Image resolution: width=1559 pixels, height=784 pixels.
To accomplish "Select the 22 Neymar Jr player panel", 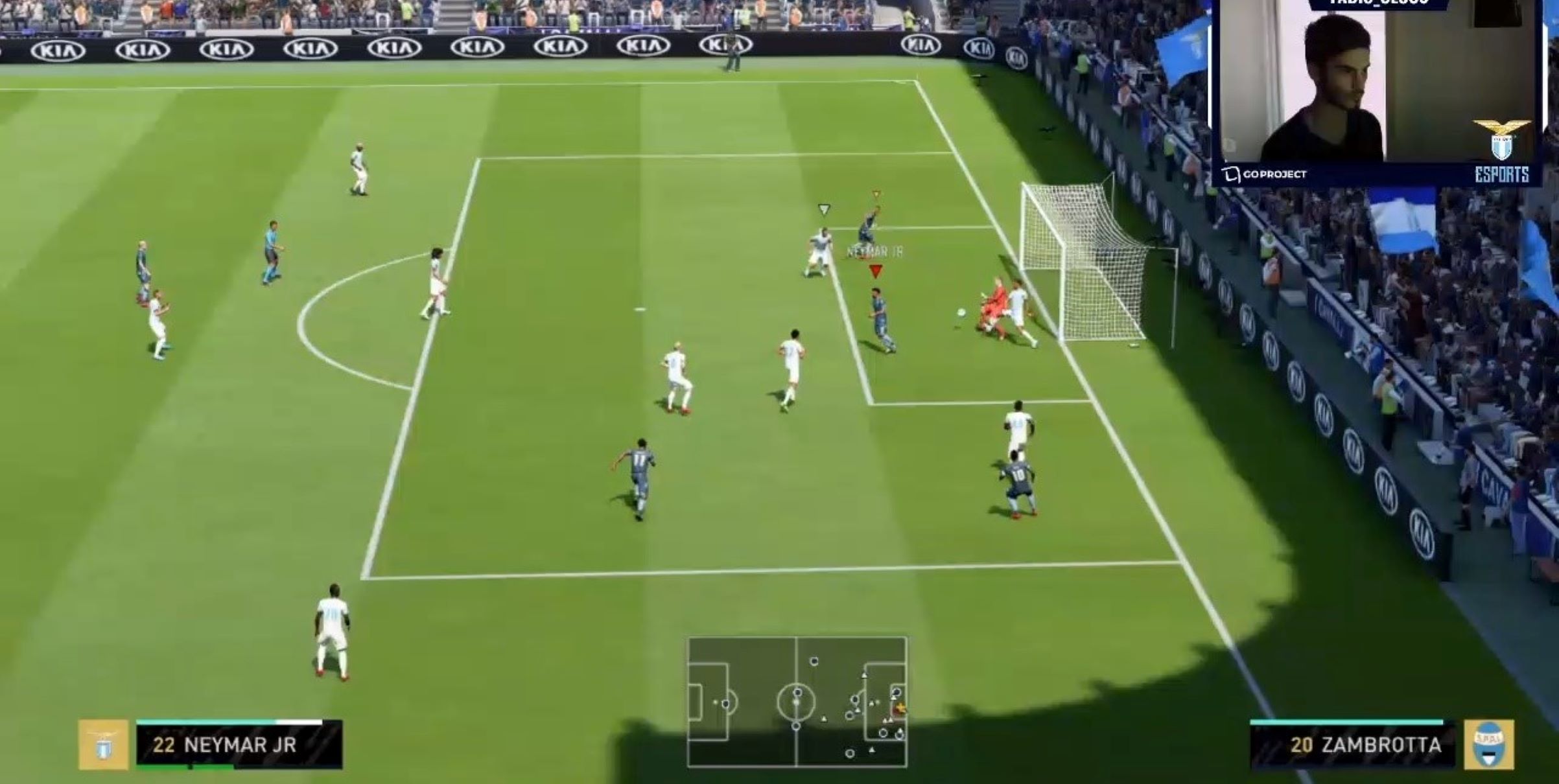I will pos(239,745).
